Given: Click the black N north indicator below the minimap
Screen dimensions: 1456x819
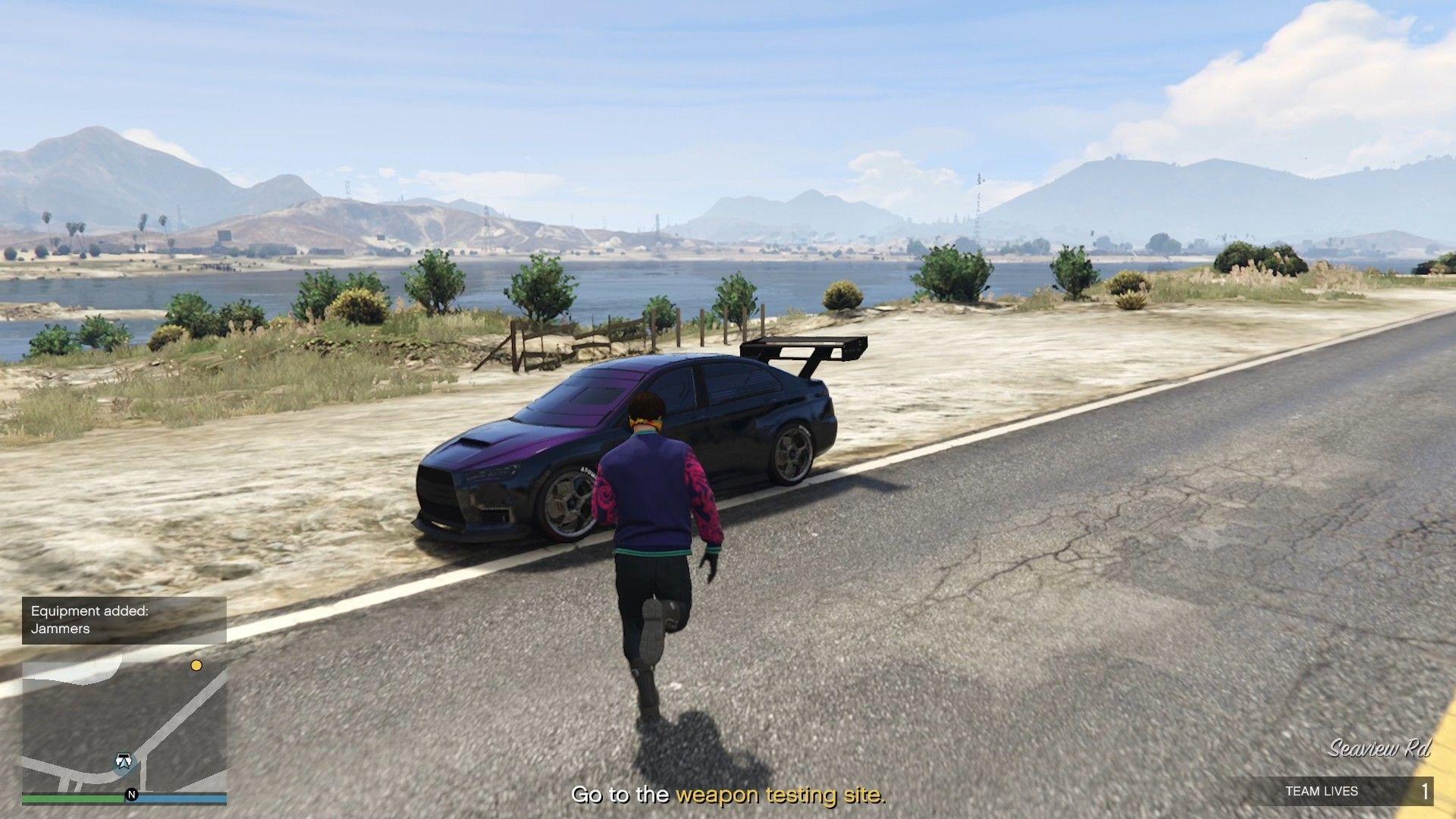Looking at the screenshot, I should (x=132, y=795).
